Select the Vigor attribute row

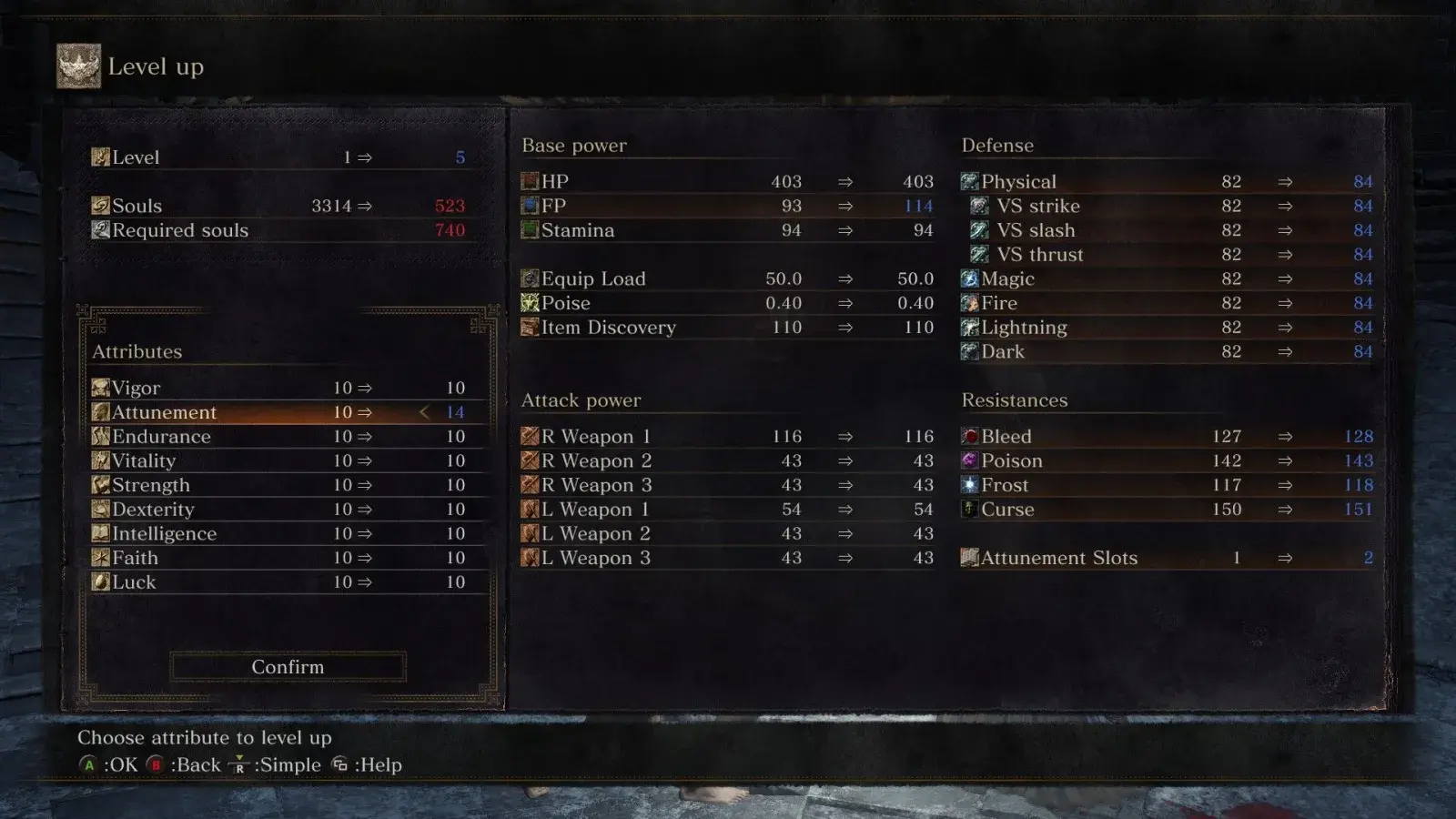click(x=288, y=389)
